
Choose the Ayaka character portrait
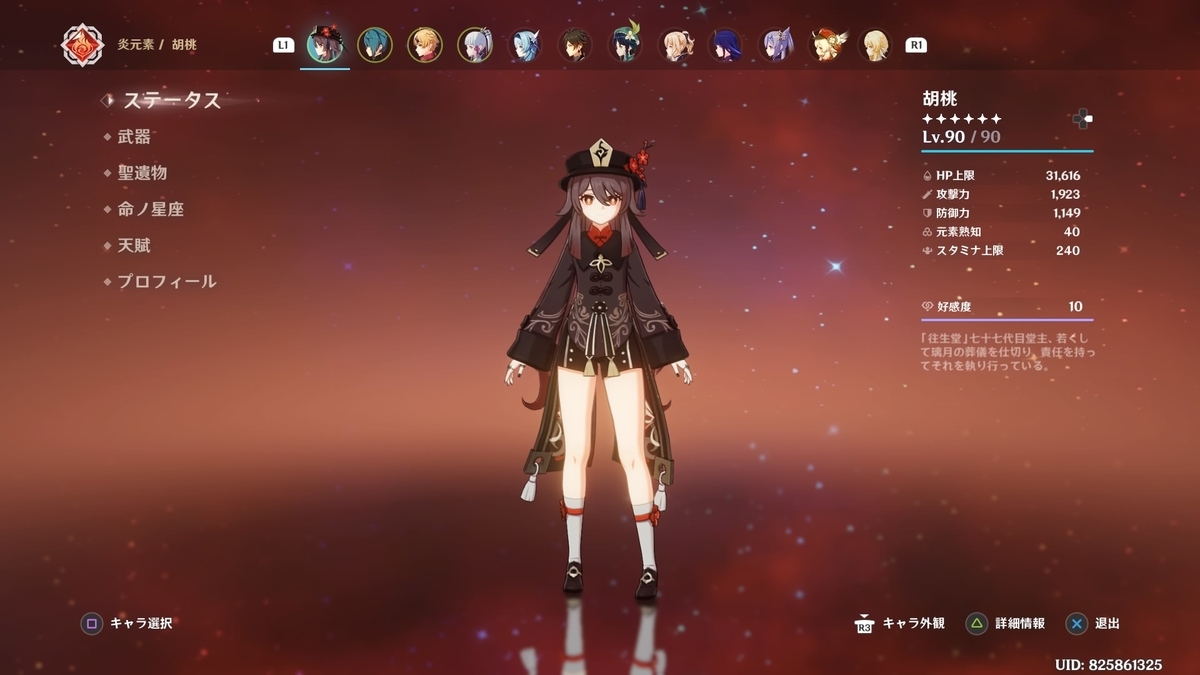coord(475,45)
